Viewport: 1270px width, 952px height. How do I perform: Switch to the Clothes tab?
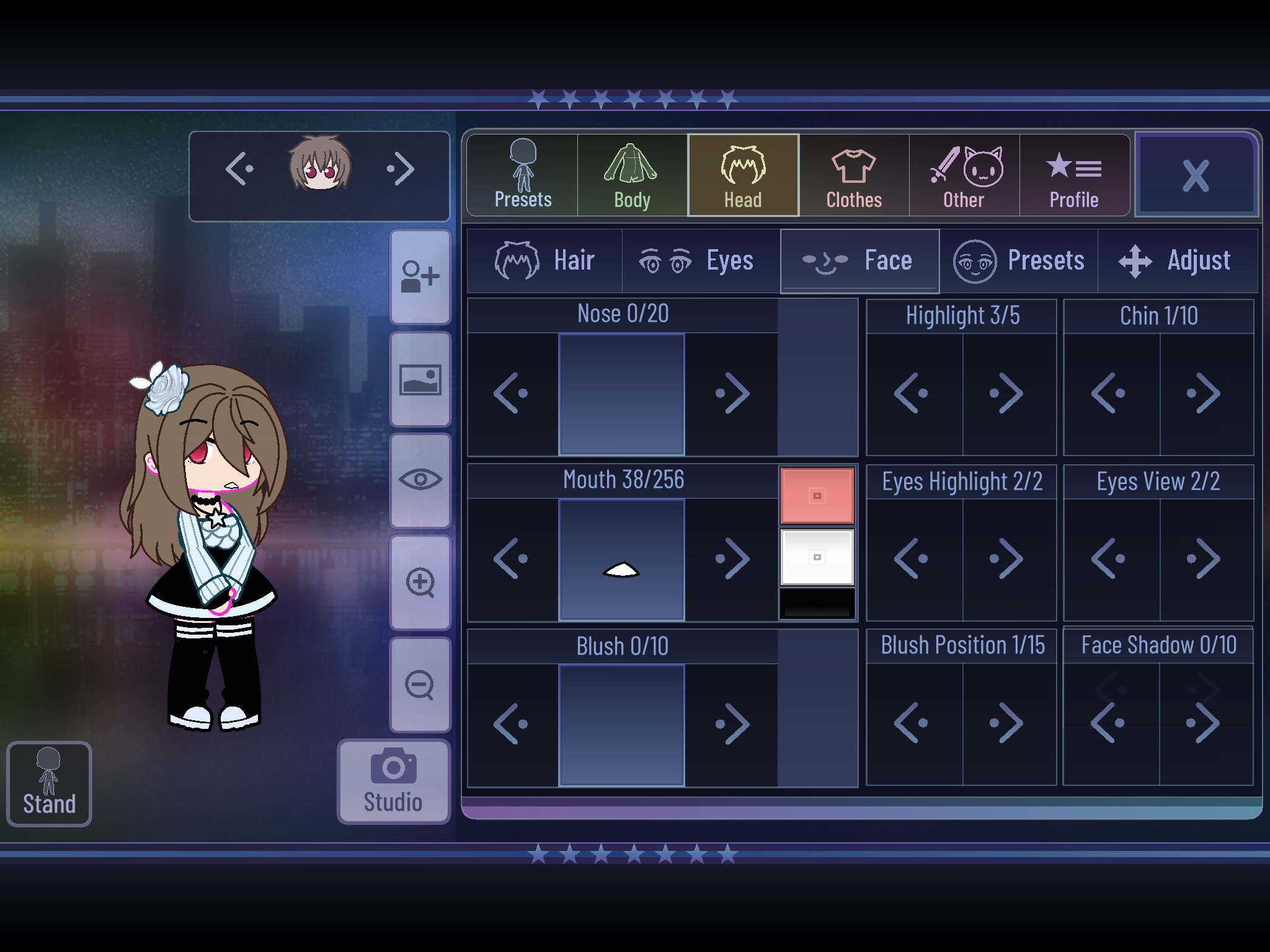pyautogui.click(x=853, y=175)
